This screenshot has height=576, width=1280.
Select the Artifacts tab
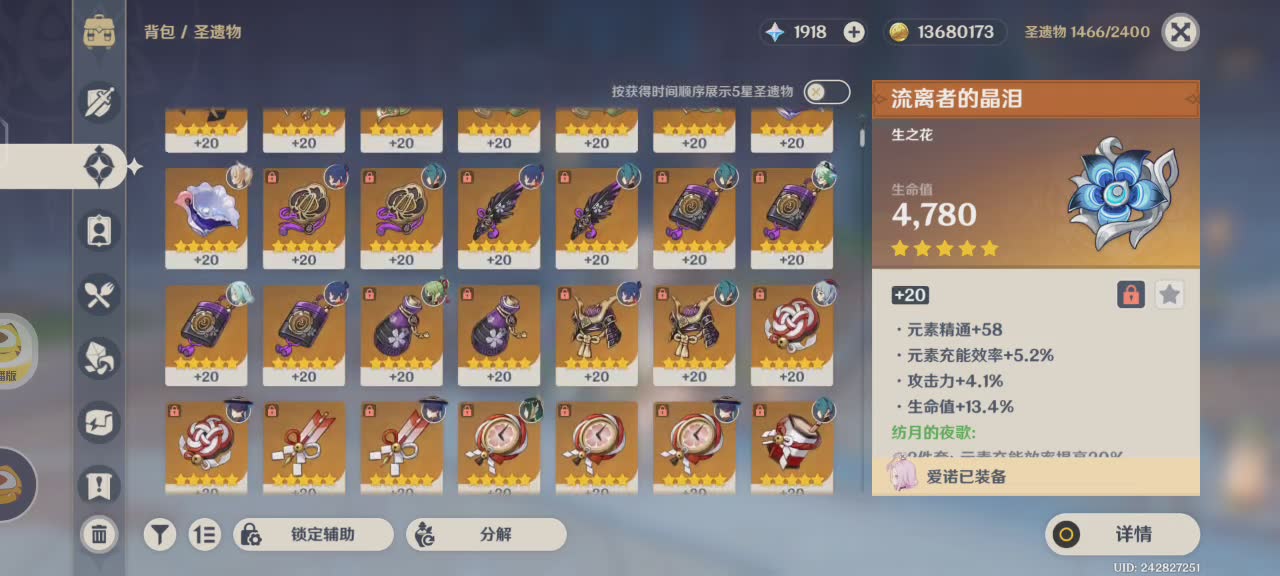point(100,166)
